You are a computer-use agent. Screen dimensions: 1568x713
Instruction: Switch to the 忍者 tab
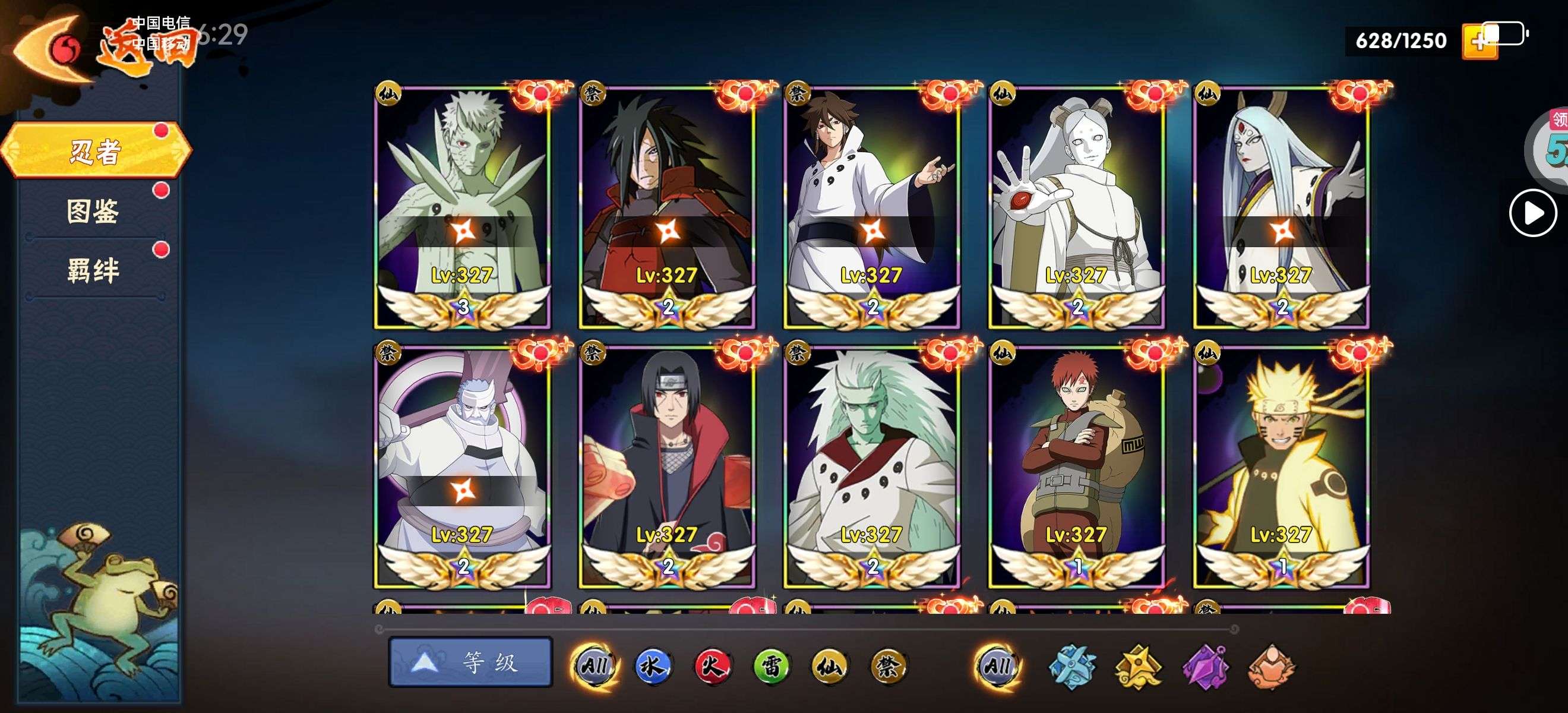click(96, 150)
